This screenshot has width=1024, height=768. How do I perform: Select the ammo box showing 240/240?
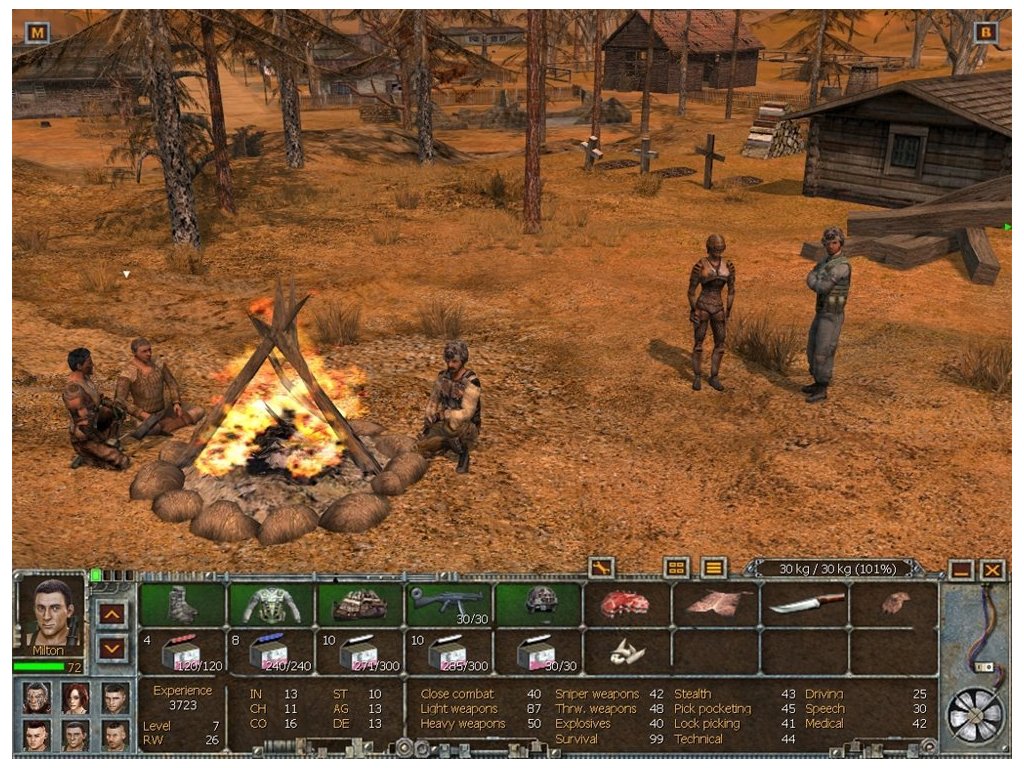[272, 653]
